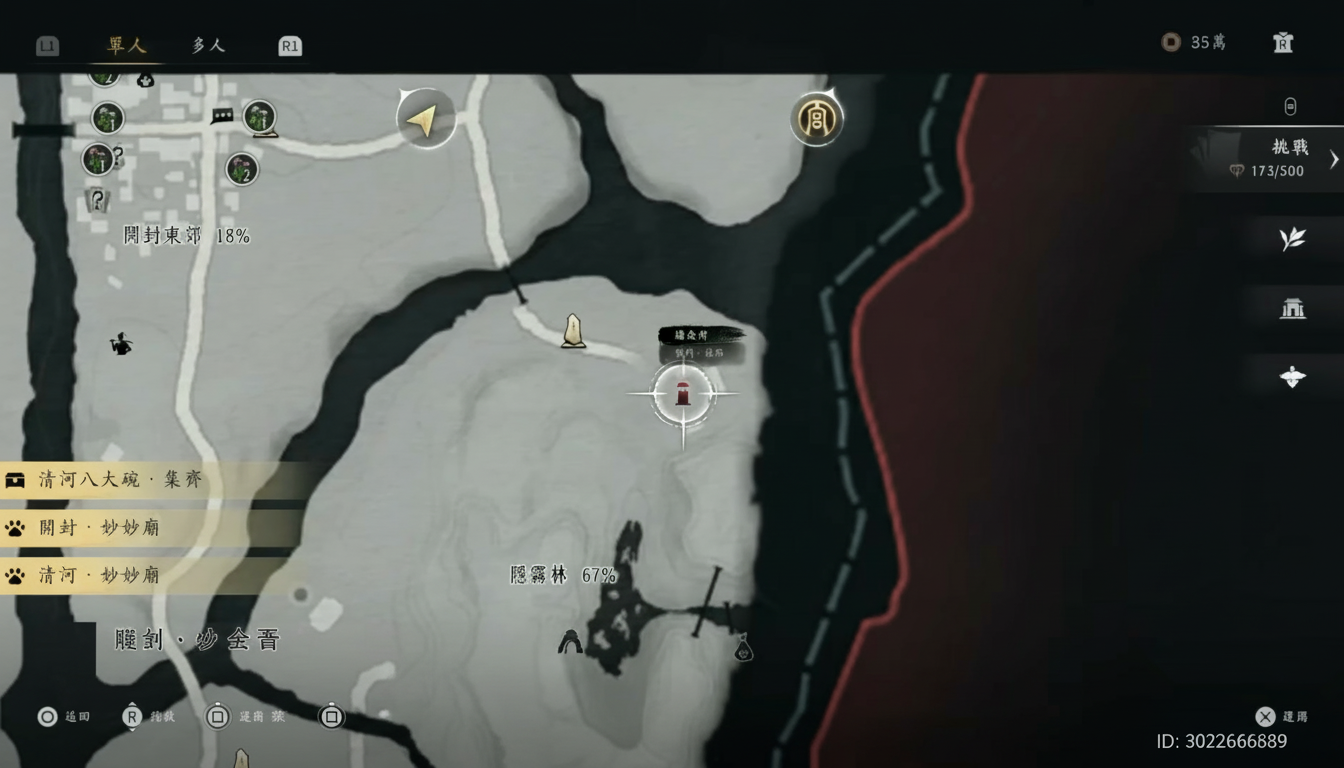Select the red shrine marker under the crosshair
Screen dimensions: 1344x768
click(683, 393)
